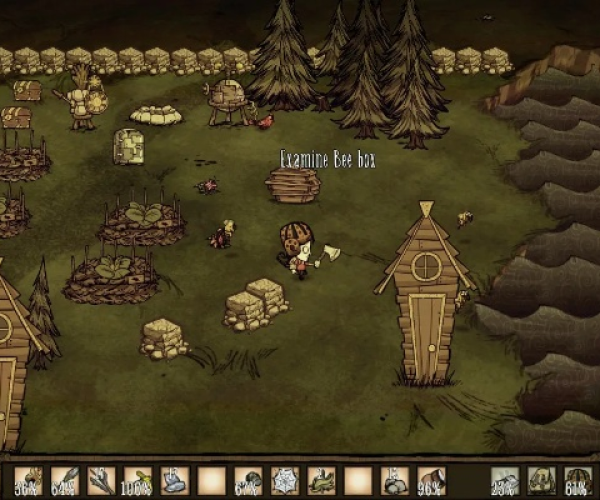Screen dimensions: 600x500
Task: Click the inventory item at 67%
Action: (x=247, y=482)
